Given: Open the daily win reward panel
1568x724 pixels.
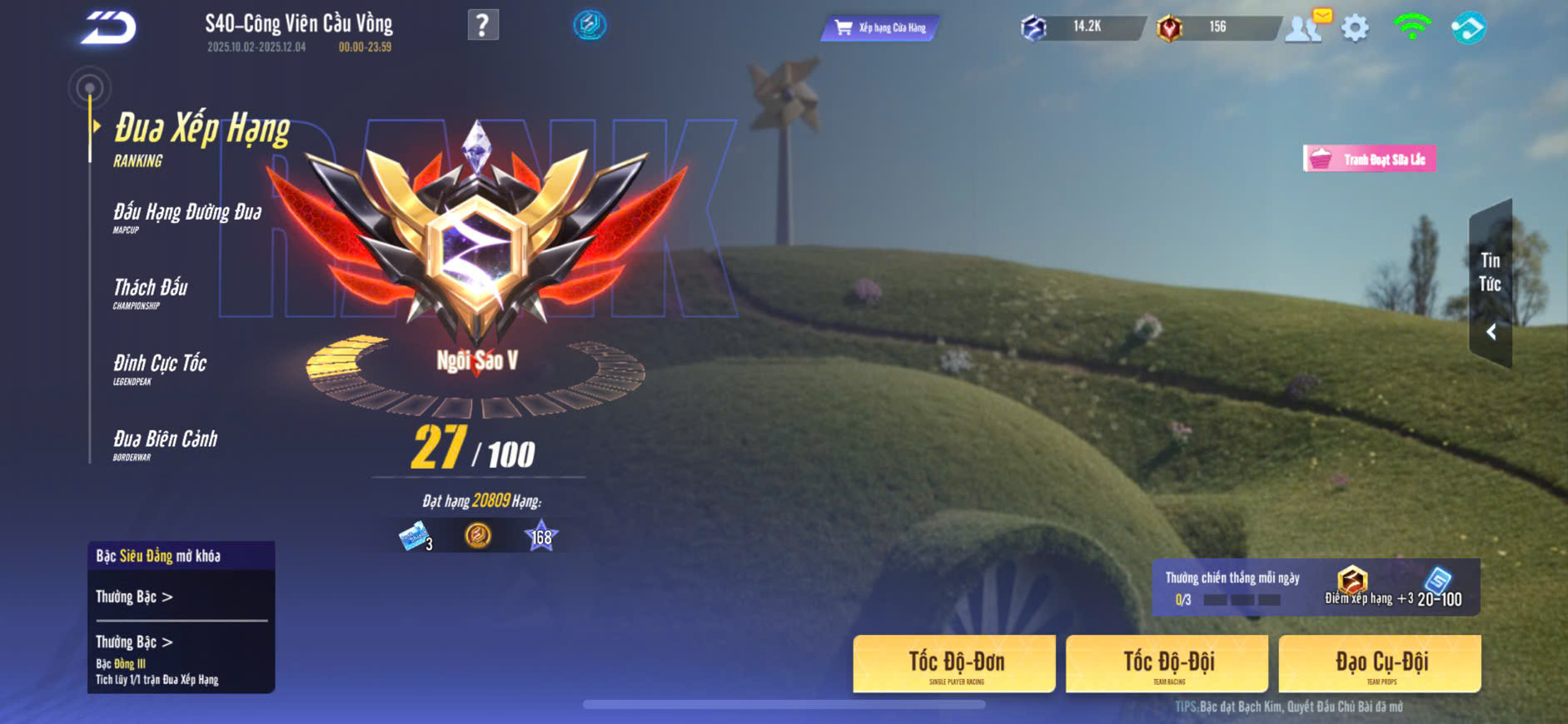Looking at the screenshot, I should click(x=1316, y=588).
